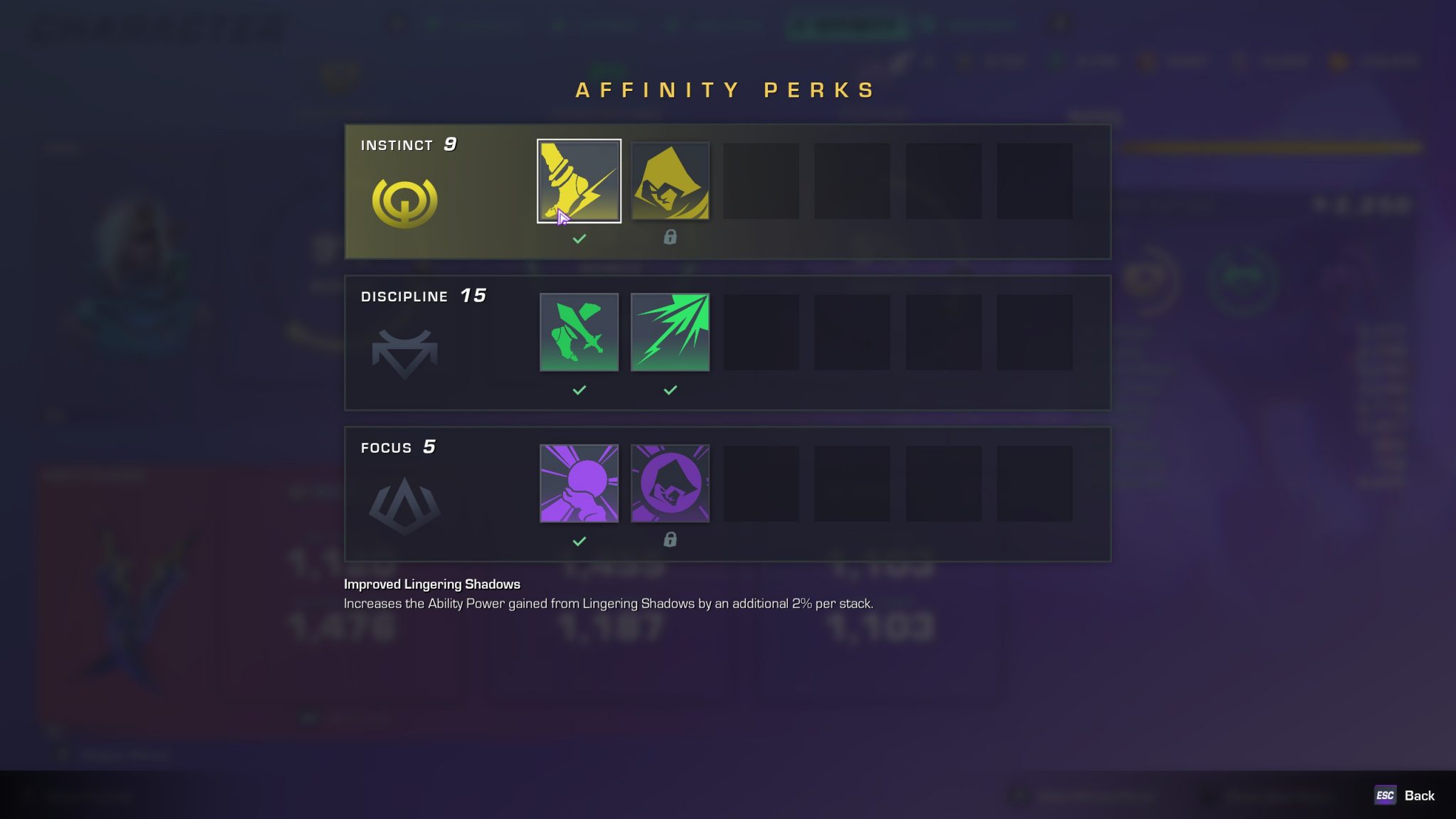Select the purple fist Focus perk
Screen dimensions: 1456x819
click(579, 483)
